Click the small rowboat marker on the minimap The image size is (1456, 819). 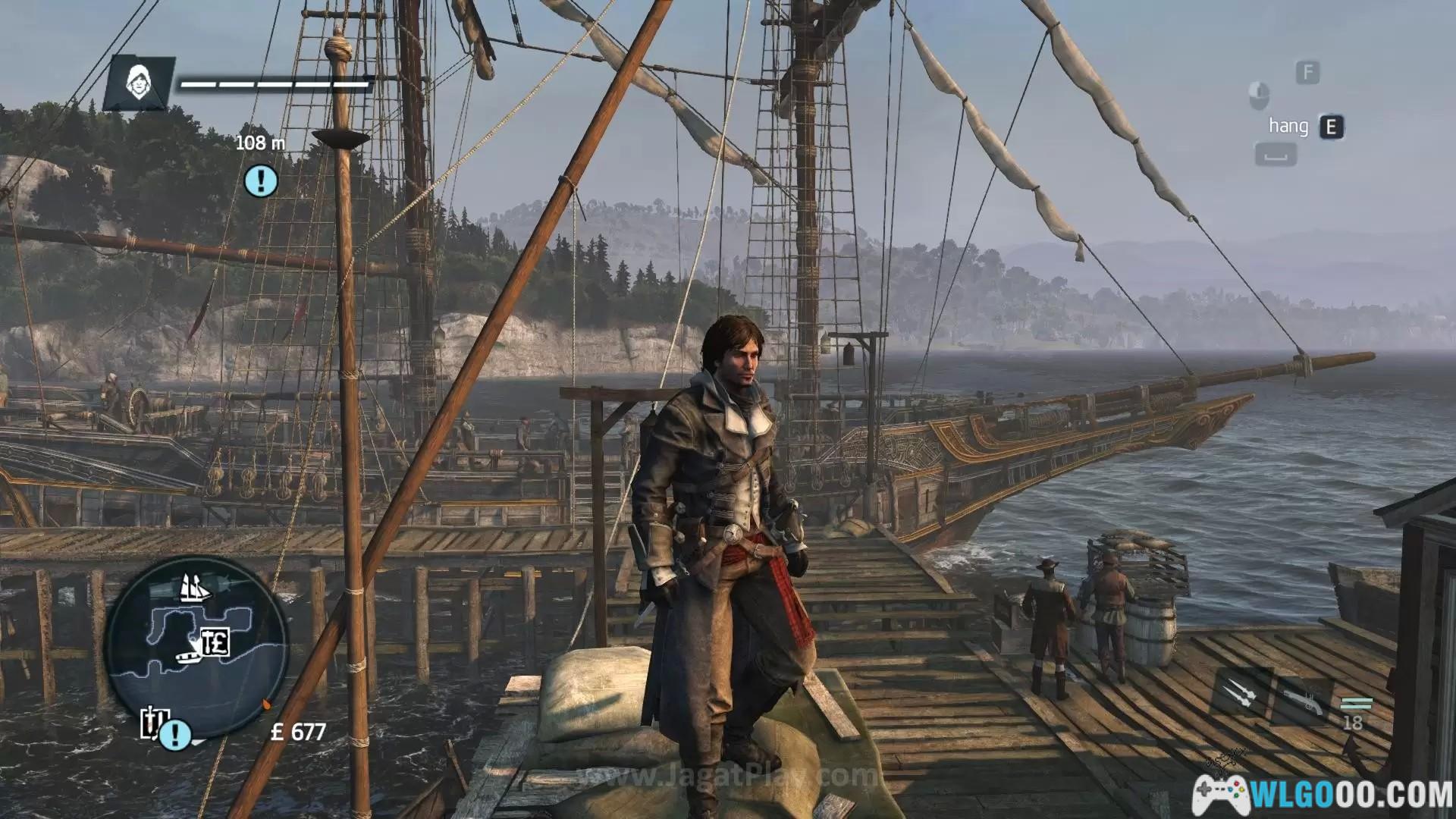(186, 654)
